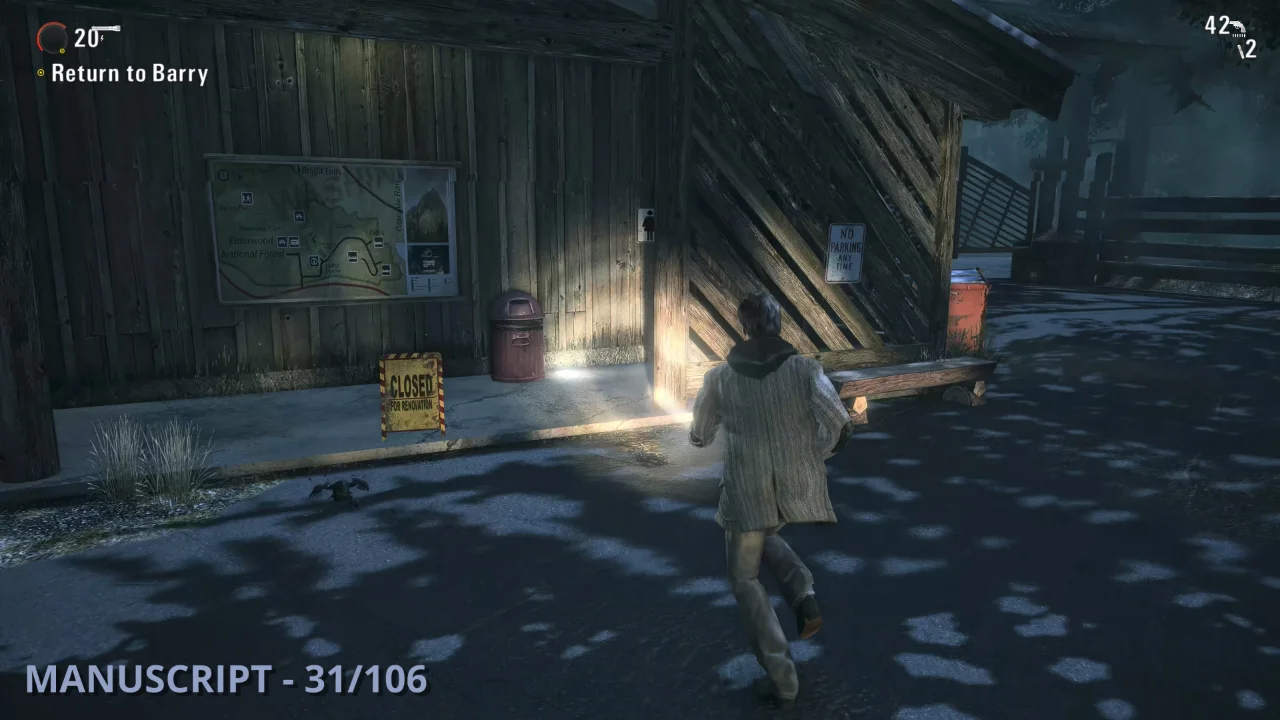Toggle the flashlight charge ring
The height and width of the screenshot is (720, 1280).
[x=52, y=36]
